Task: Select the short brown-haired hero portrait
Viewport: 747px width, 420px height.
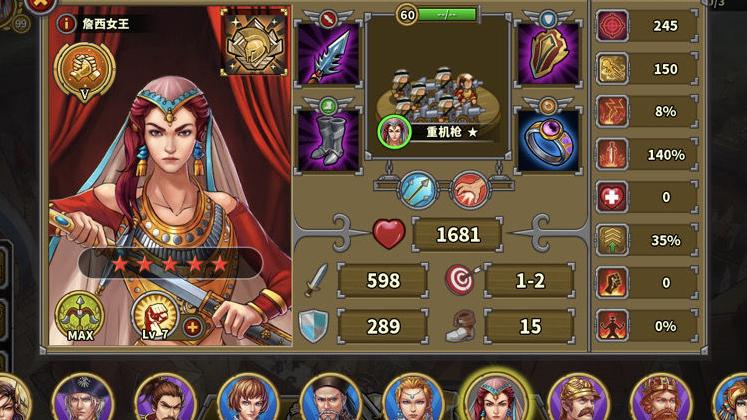Action: (x=243, y=400)
